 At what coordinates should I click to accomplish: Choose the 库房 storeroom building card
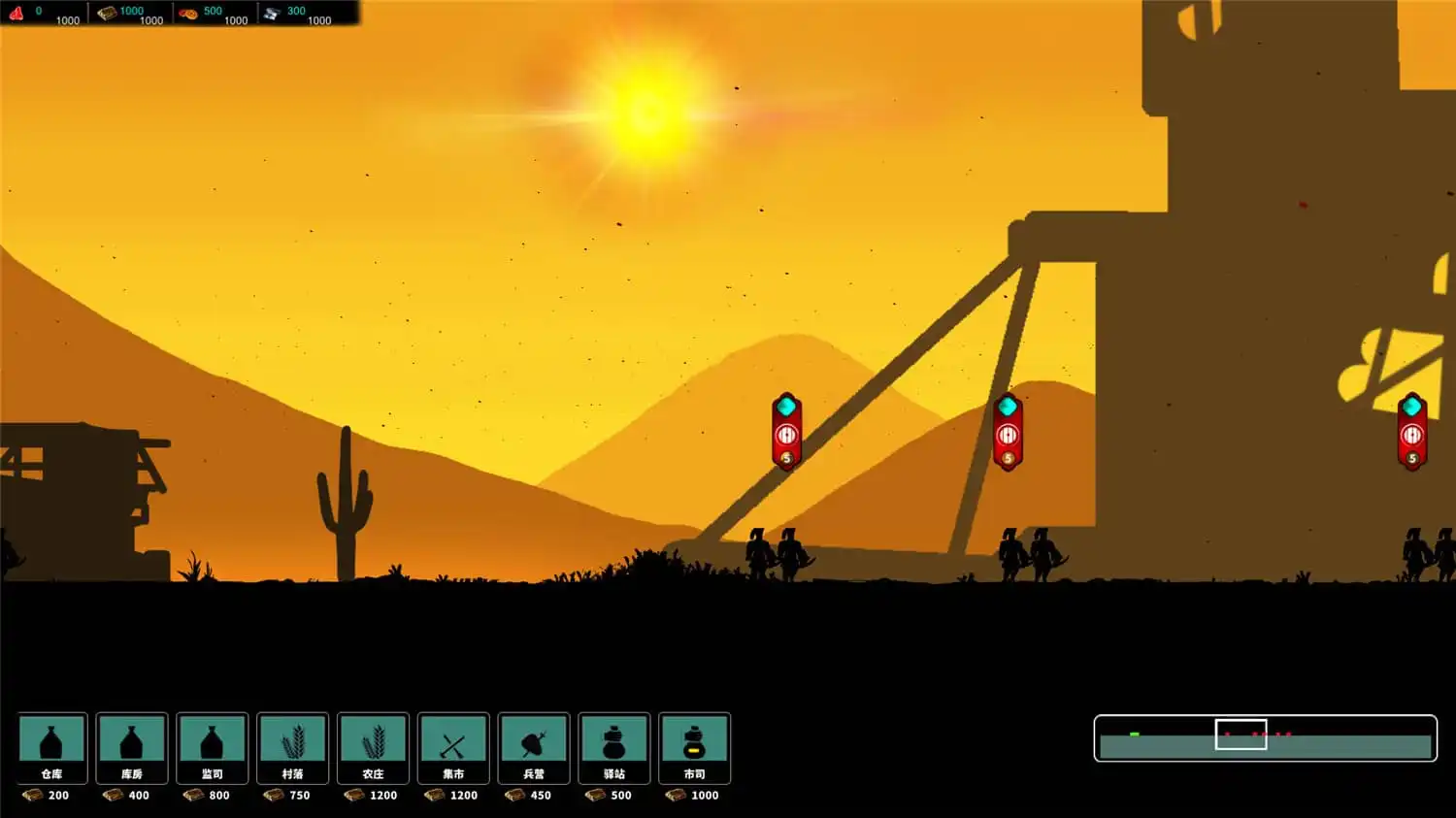[x=132, y=748]
